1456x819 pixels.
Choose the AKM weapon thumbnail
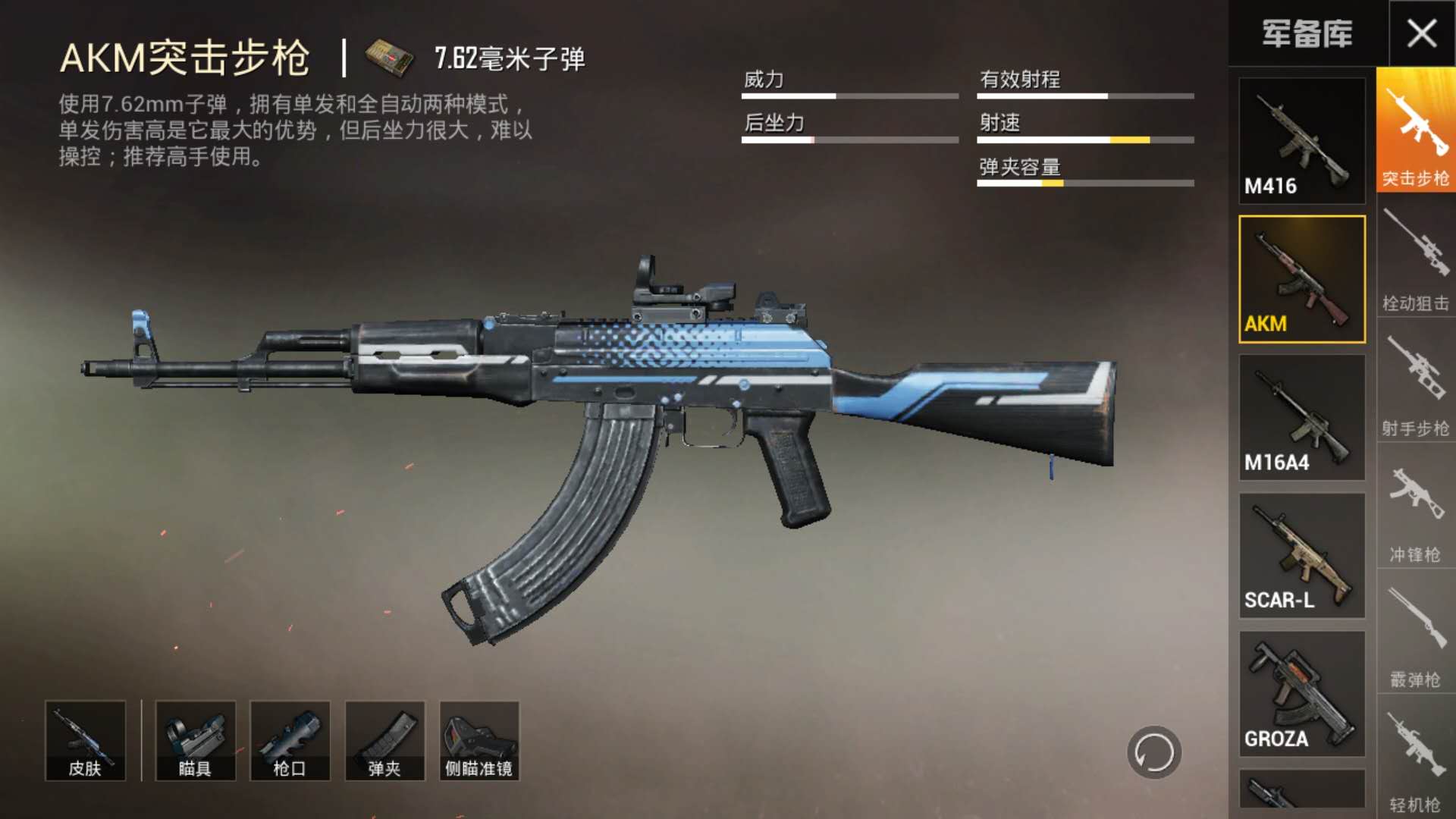click(x=1301, y=279)
